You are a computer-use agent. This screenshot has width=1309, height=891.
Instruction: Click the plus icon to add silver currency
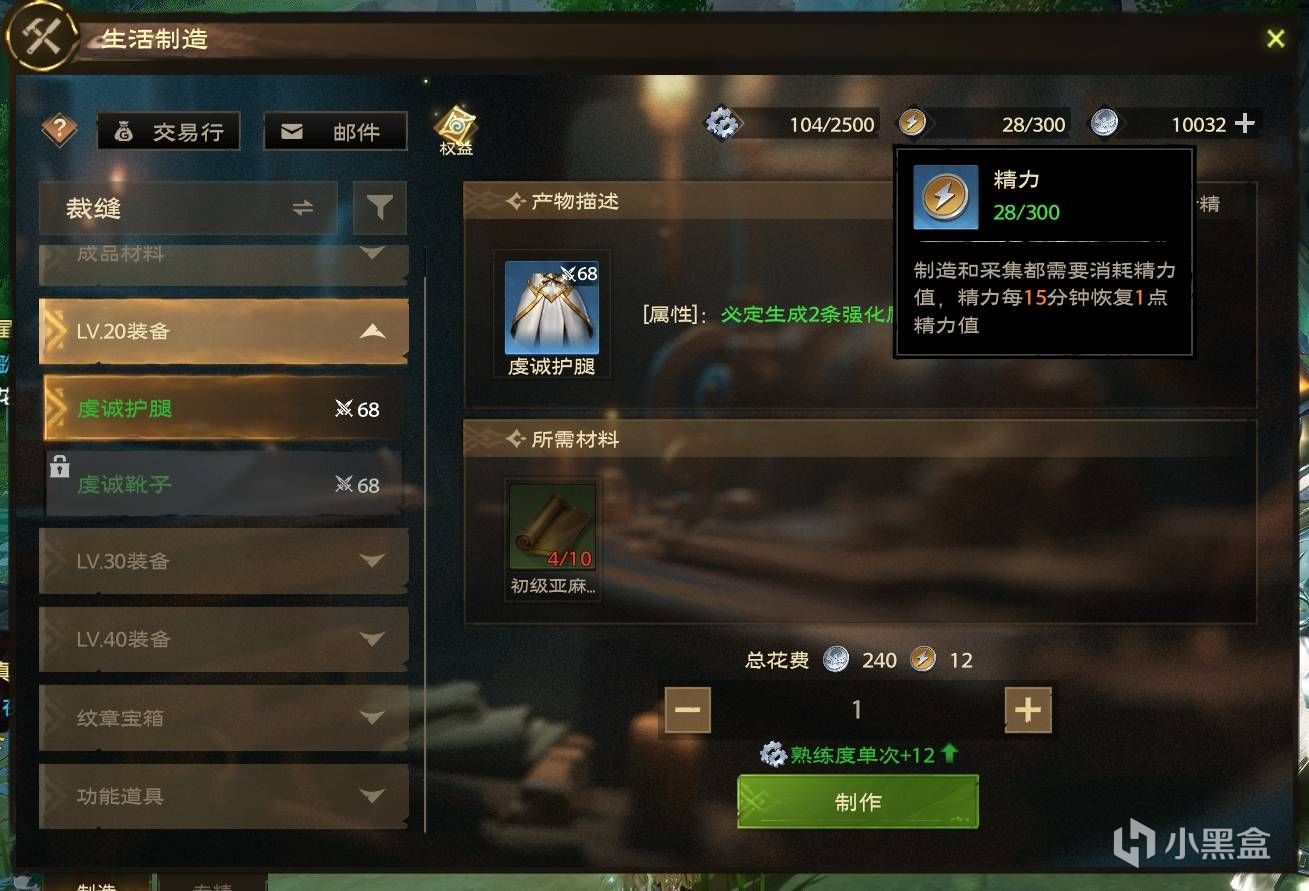pos(1245,123)
